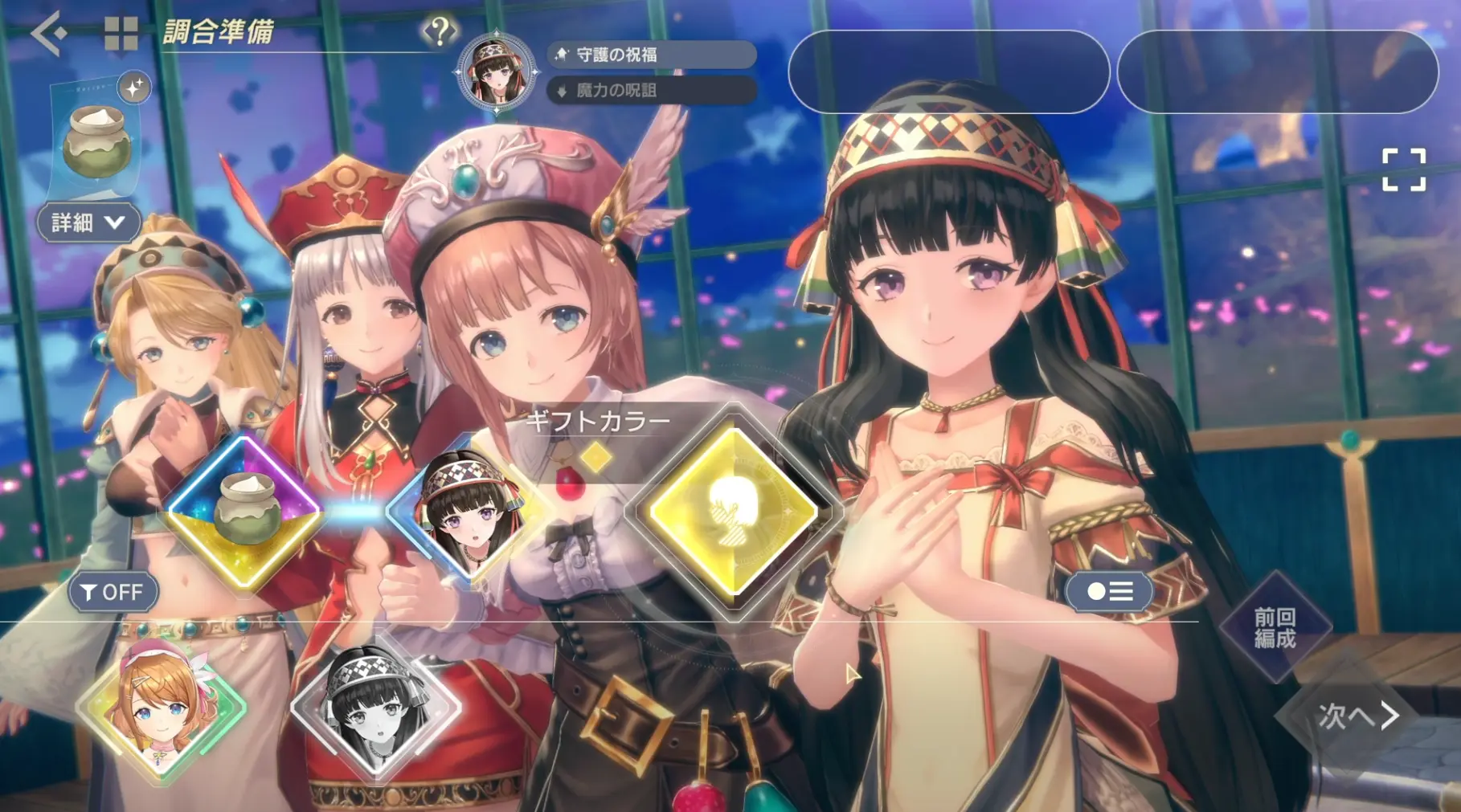Viewport: 1461px width, 812px height.
Task: Choose the yellow gift color slot
Action: (733, 512)
